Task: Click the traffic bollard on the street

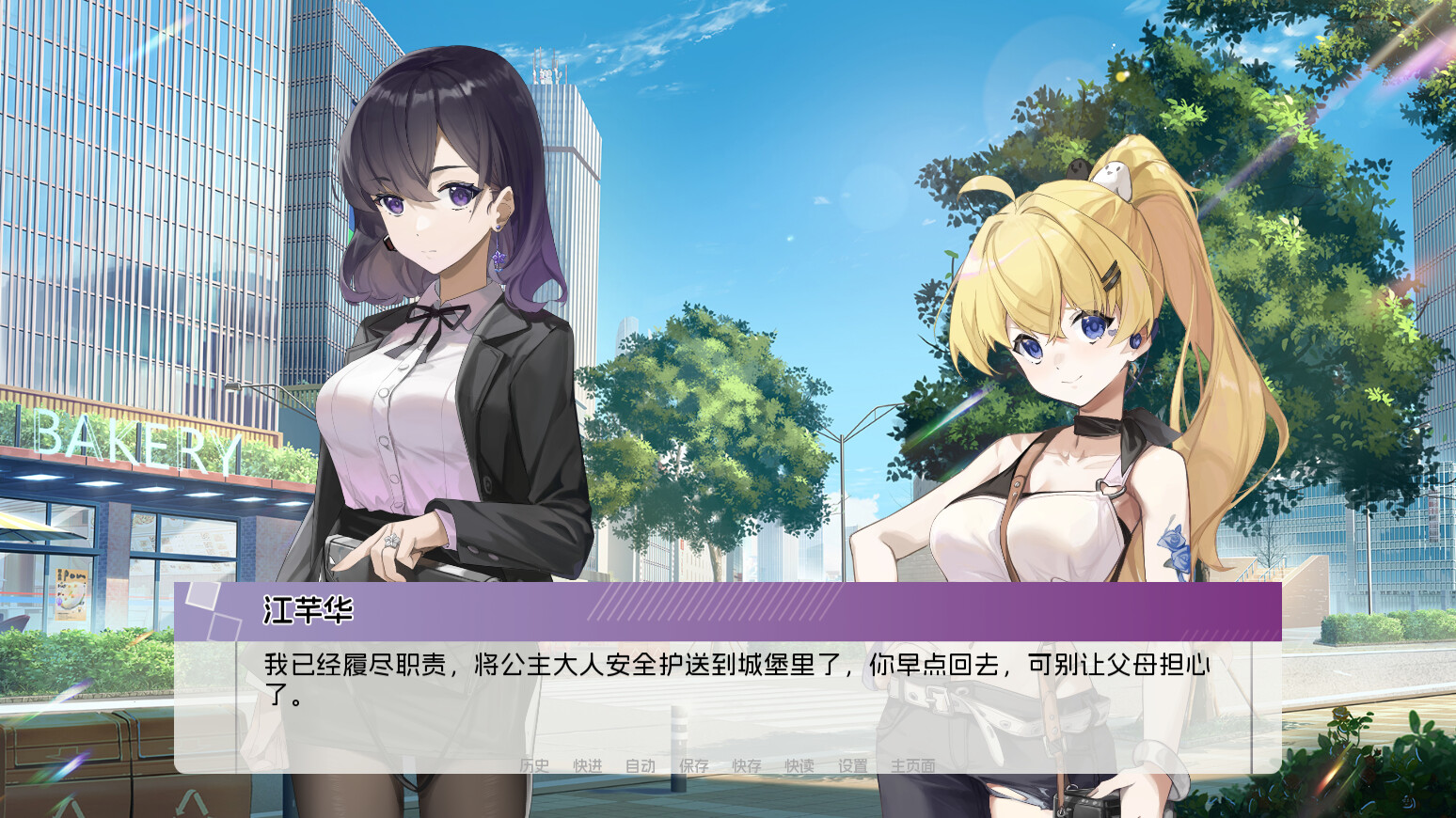Action: [680, 733]
